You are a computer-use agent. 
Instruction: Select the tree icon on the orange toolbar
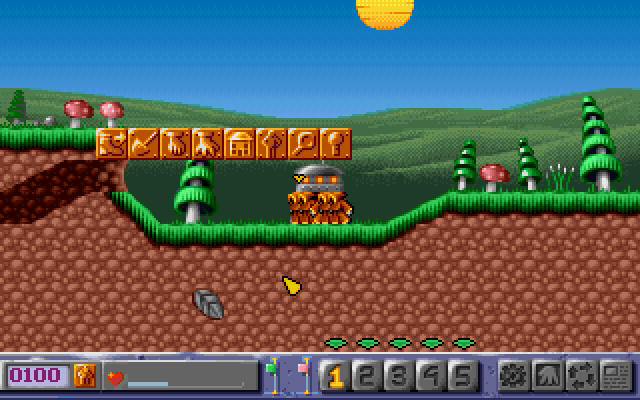click(271, 143)
